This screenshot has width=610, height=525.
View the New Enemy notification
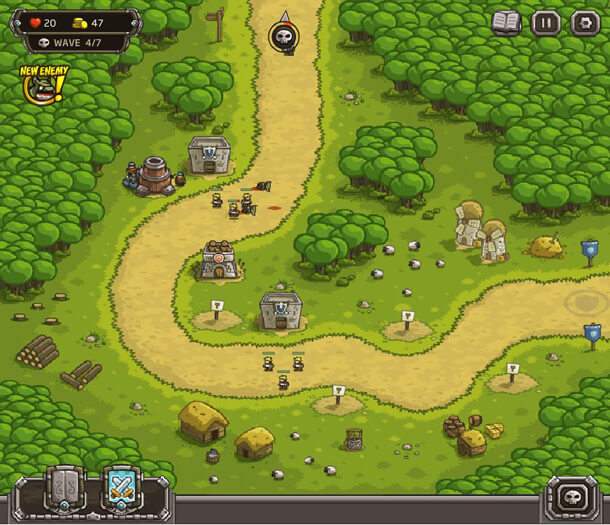(42, 85)
